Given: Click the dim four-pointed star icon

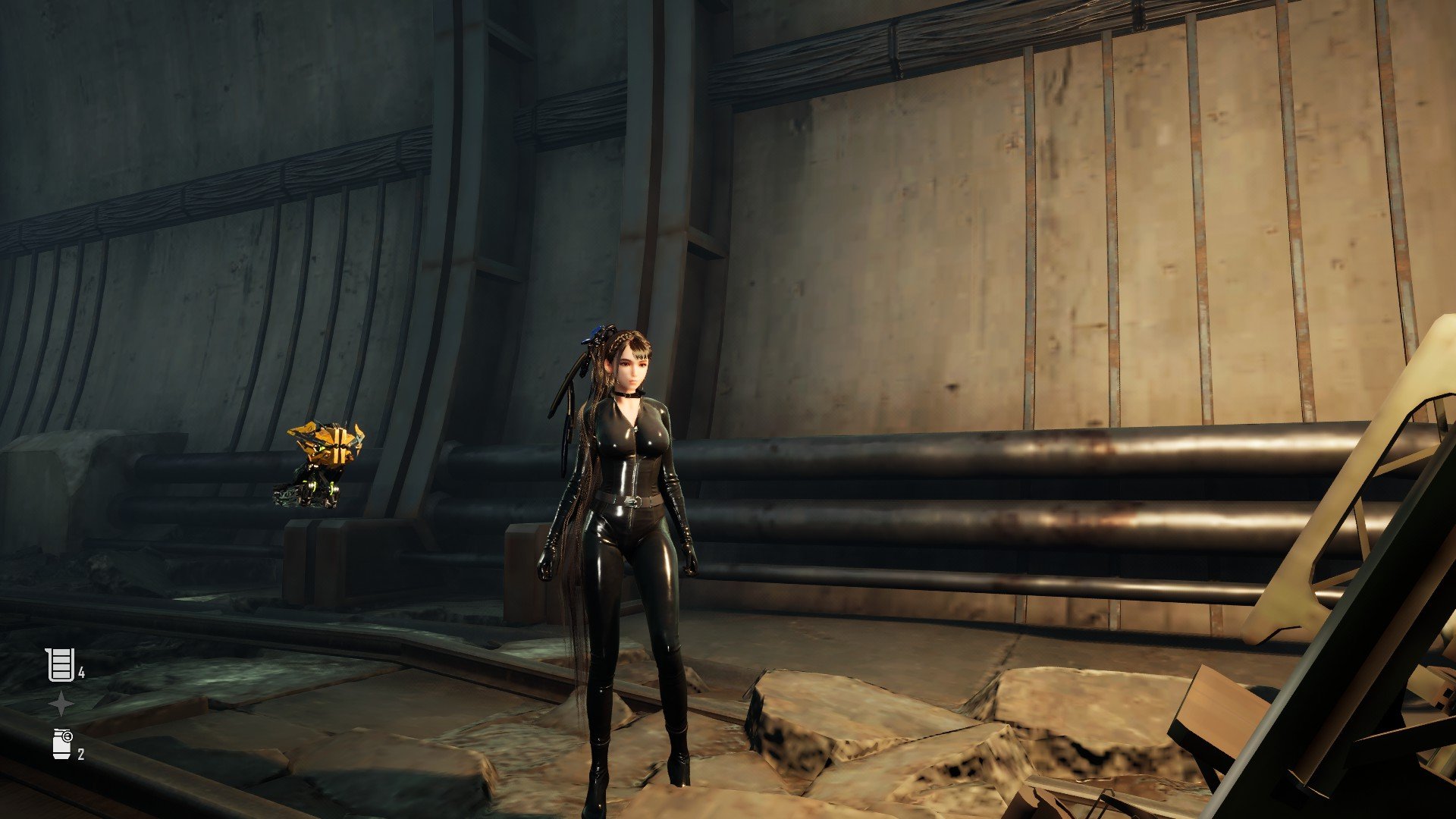Looking at the screenshot, I should click(61, 704).
